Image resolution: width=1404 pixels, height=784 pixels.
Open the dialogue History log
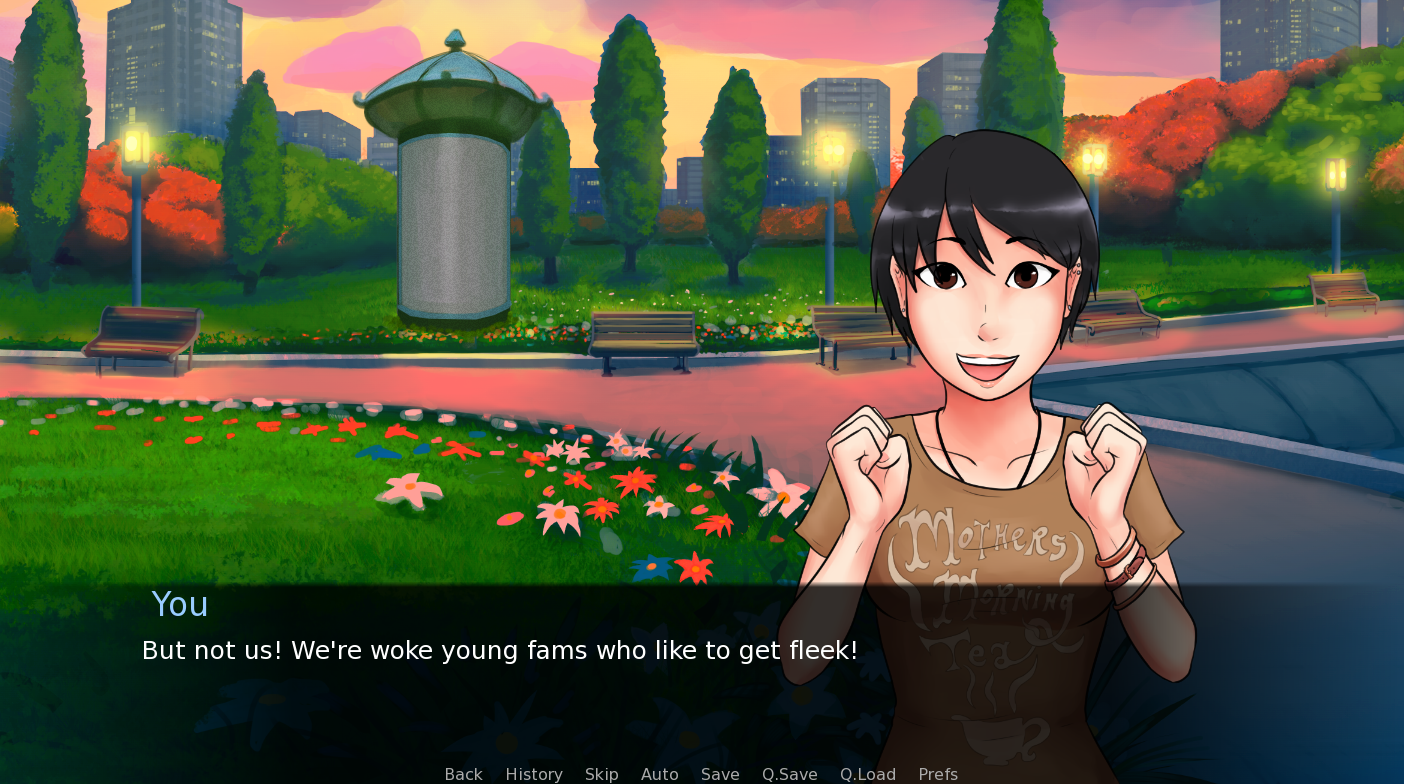coord(534,774)
